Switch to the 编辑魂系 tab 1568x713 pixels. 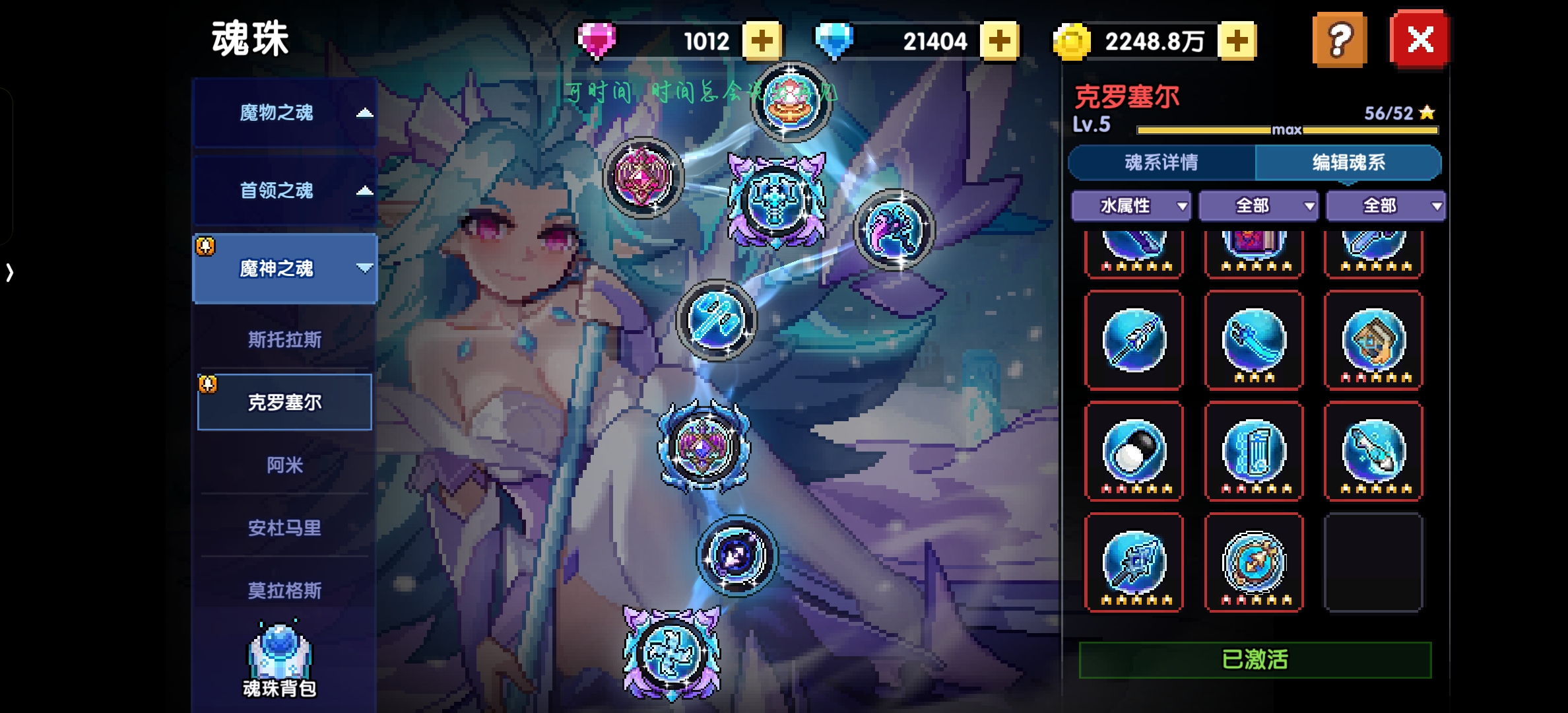tap(1348, 162)
